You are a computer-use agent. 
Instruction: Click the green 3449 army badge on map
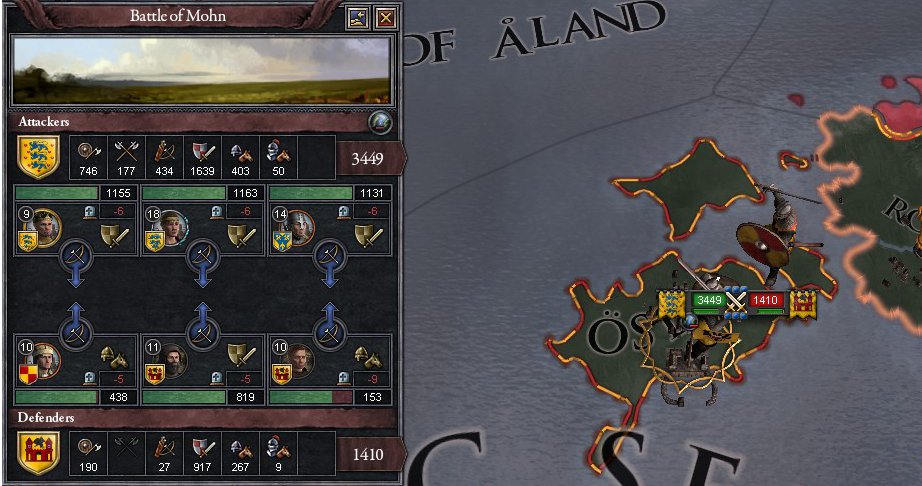[x=709, y=298]
